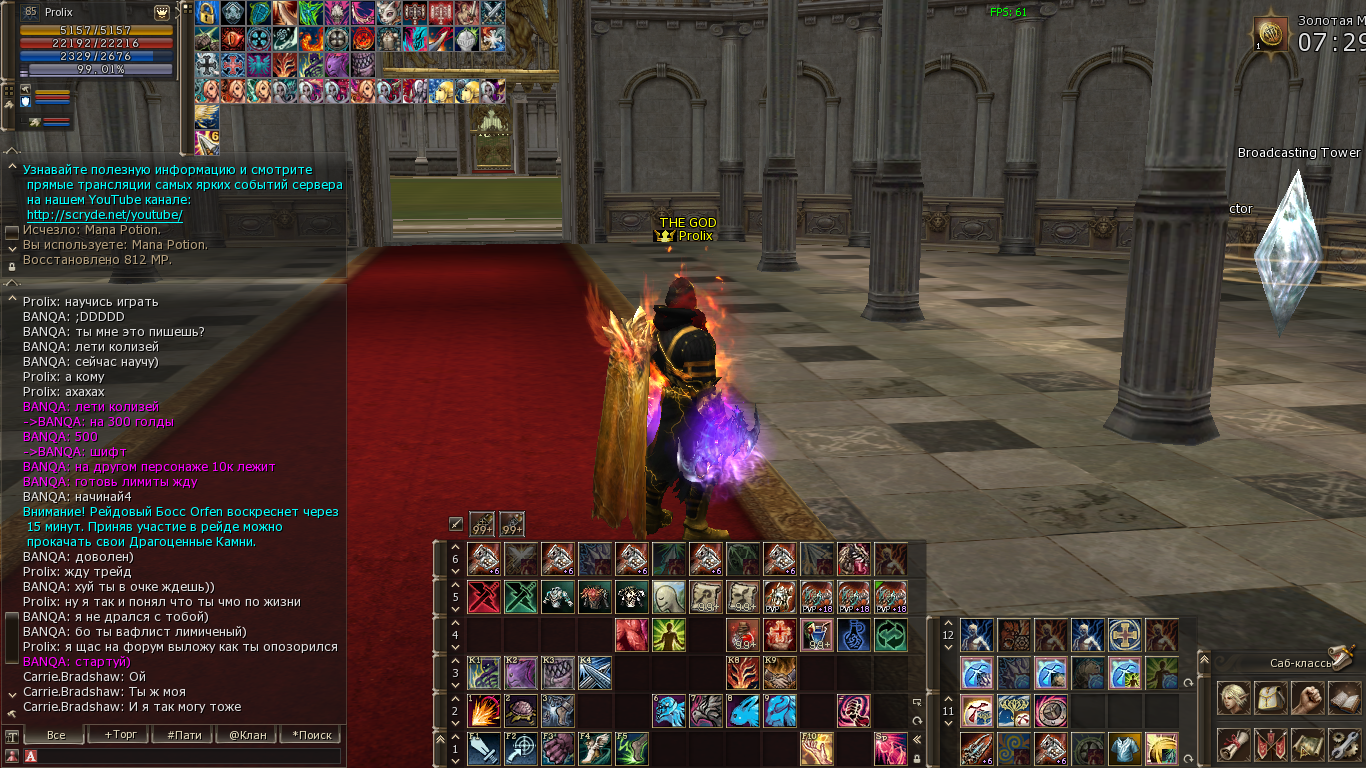
Task: Use the F1 sword attack skill
Action: click(484, 749)
